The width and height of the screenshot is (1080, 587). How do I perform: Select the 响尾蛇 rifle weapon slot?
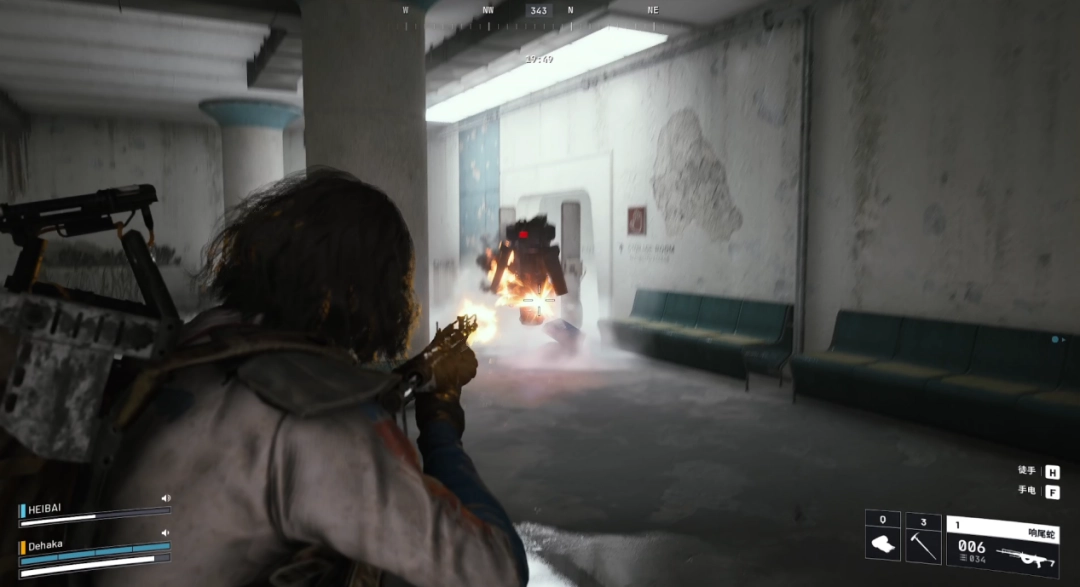(1003, 545)
